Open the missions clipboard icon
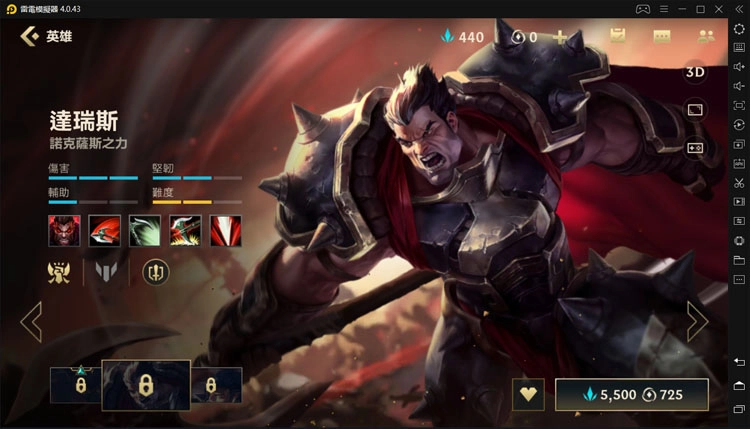Image resolution: width=750 pixels, height=429 pixels. tap(617, 37)
